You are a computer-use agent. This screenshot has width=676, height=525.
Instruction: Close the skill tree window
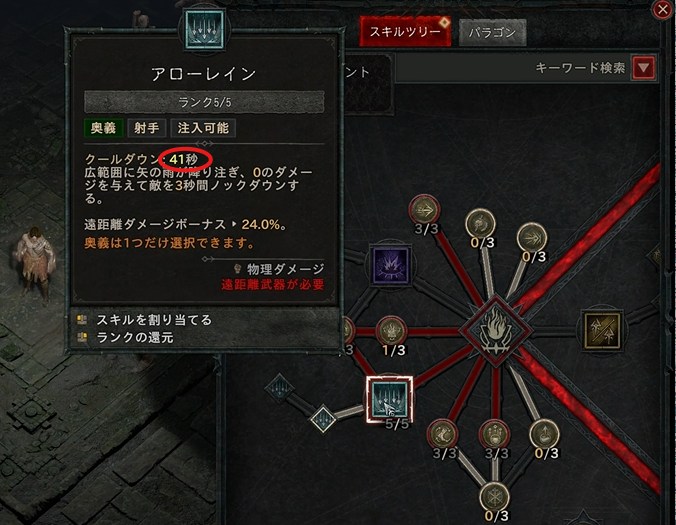(663, 10)
